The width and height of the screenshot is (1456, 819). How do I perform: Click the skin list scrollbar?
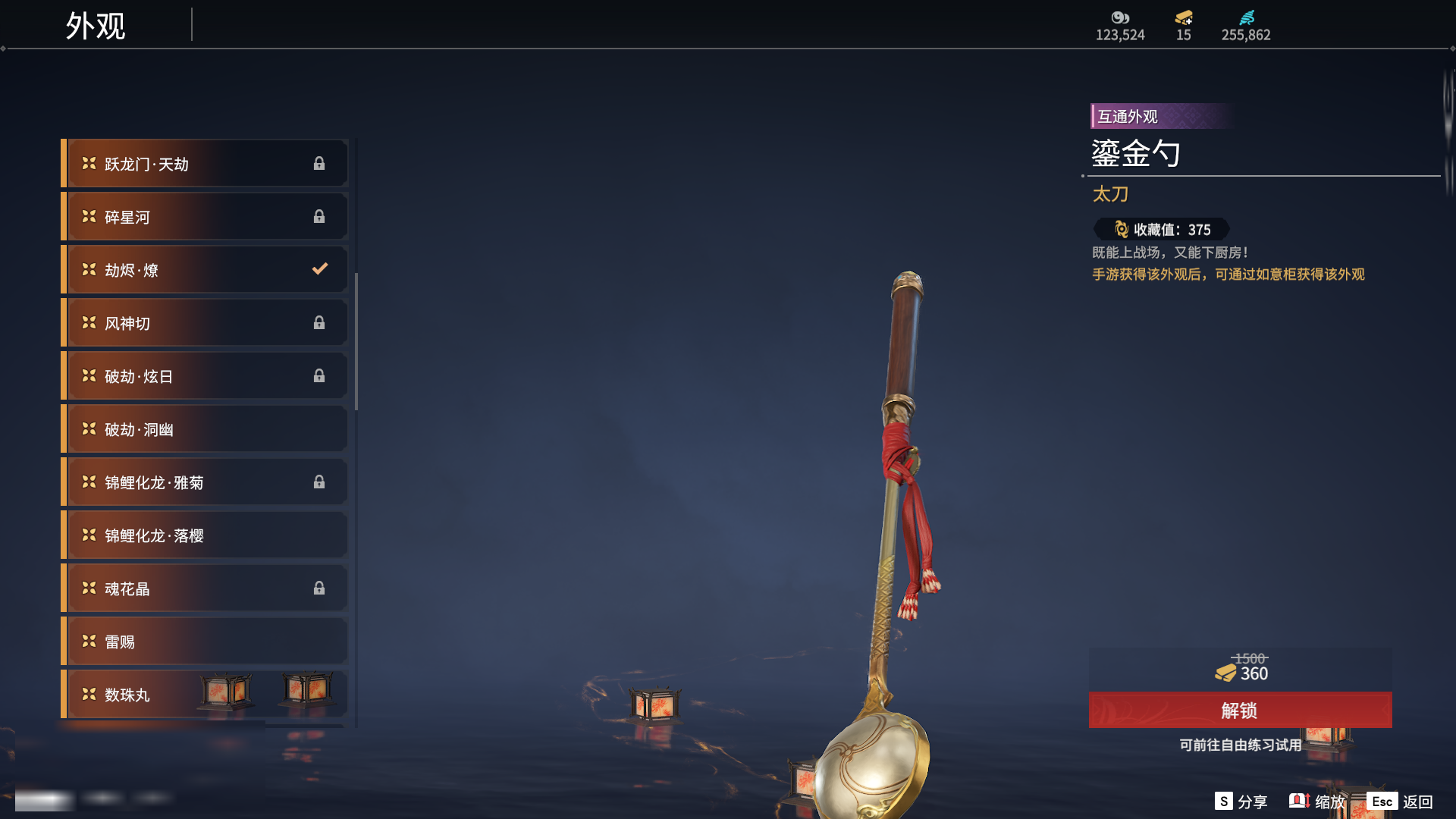coord(356,341)
